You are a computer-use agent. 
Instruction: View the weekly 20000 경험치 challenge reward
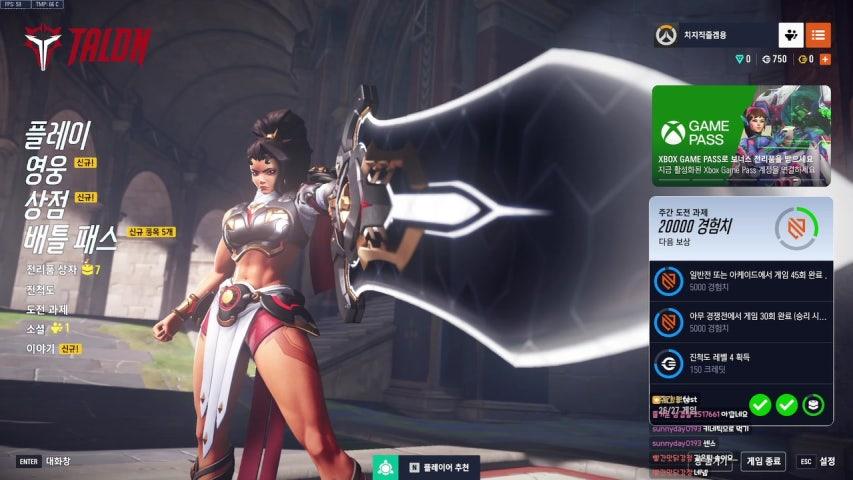740,227
